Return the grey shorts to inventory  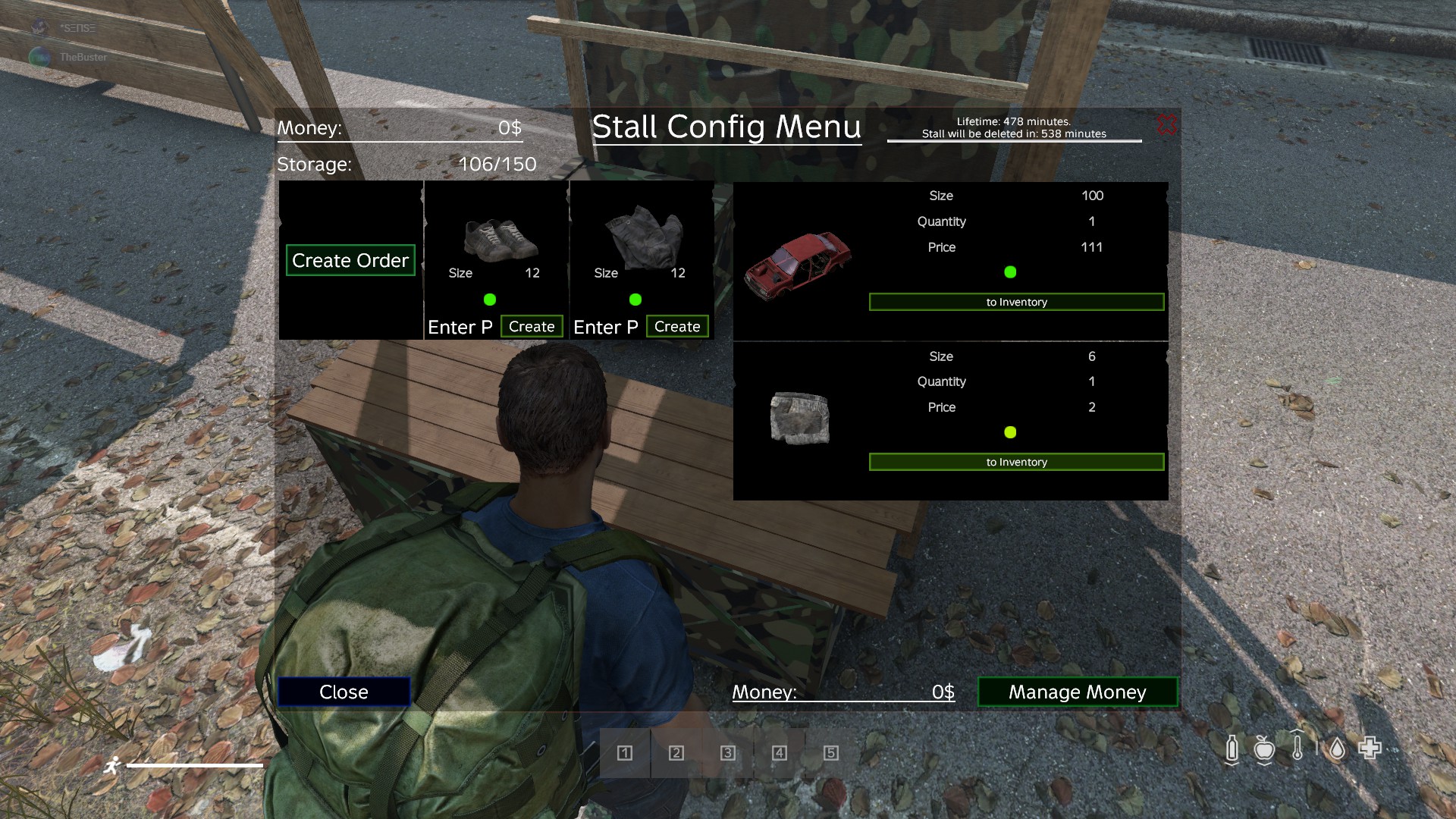pyautogui.click(x=1016, y=462)
